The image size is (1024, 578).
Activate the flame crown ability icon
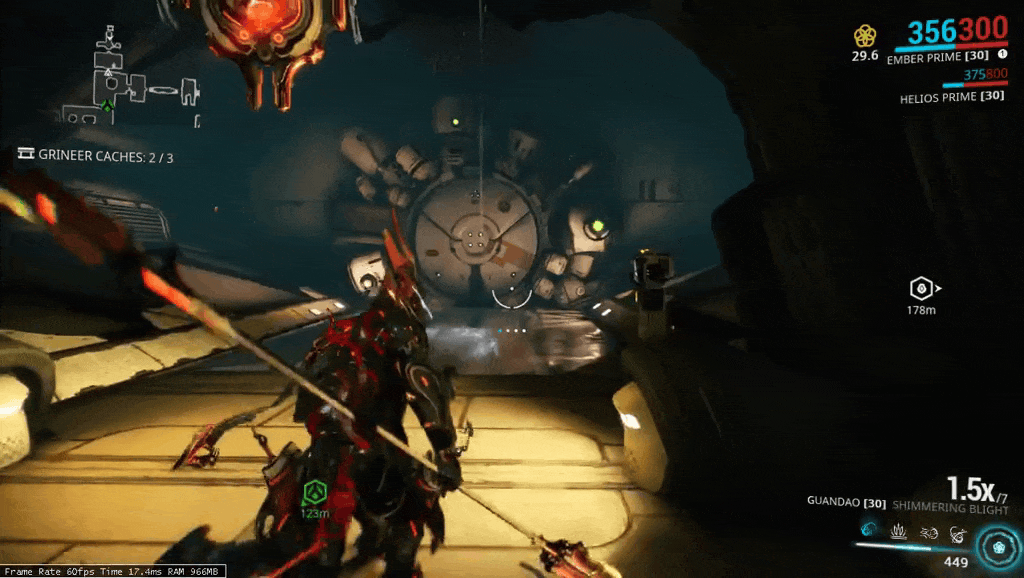897,530
